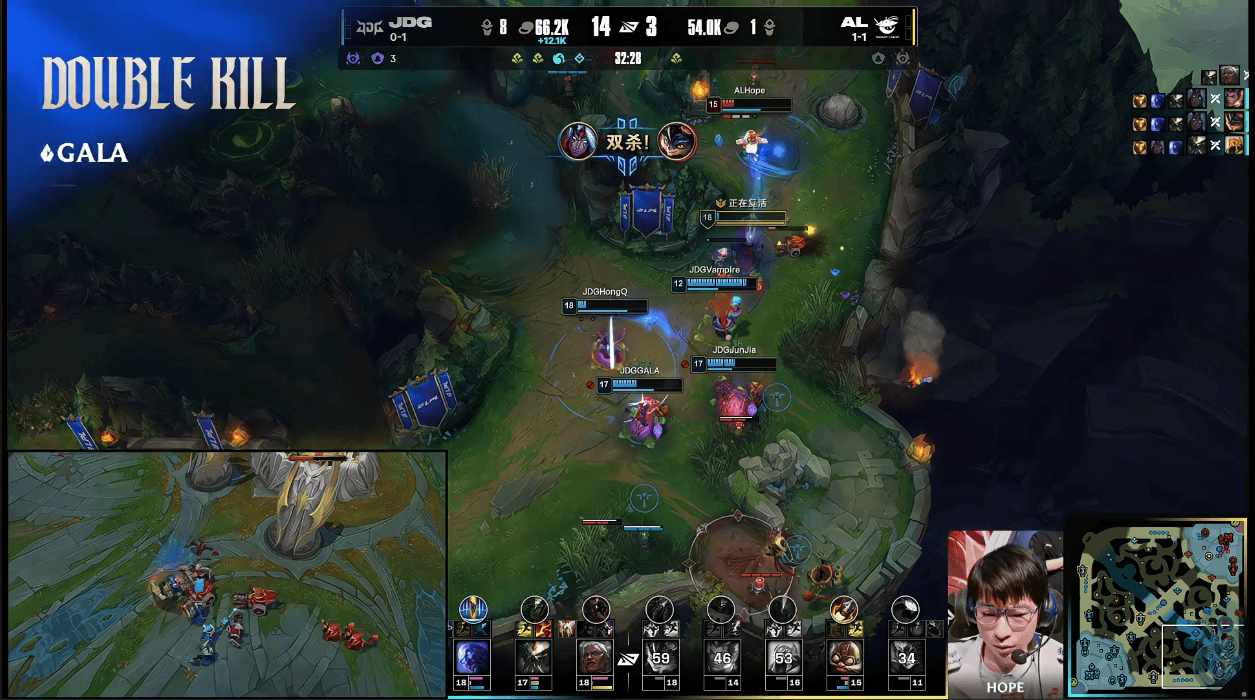Click the glowing blue ultimate icon
Viewport: 1255px width, 700px height.
click(473, 609)
